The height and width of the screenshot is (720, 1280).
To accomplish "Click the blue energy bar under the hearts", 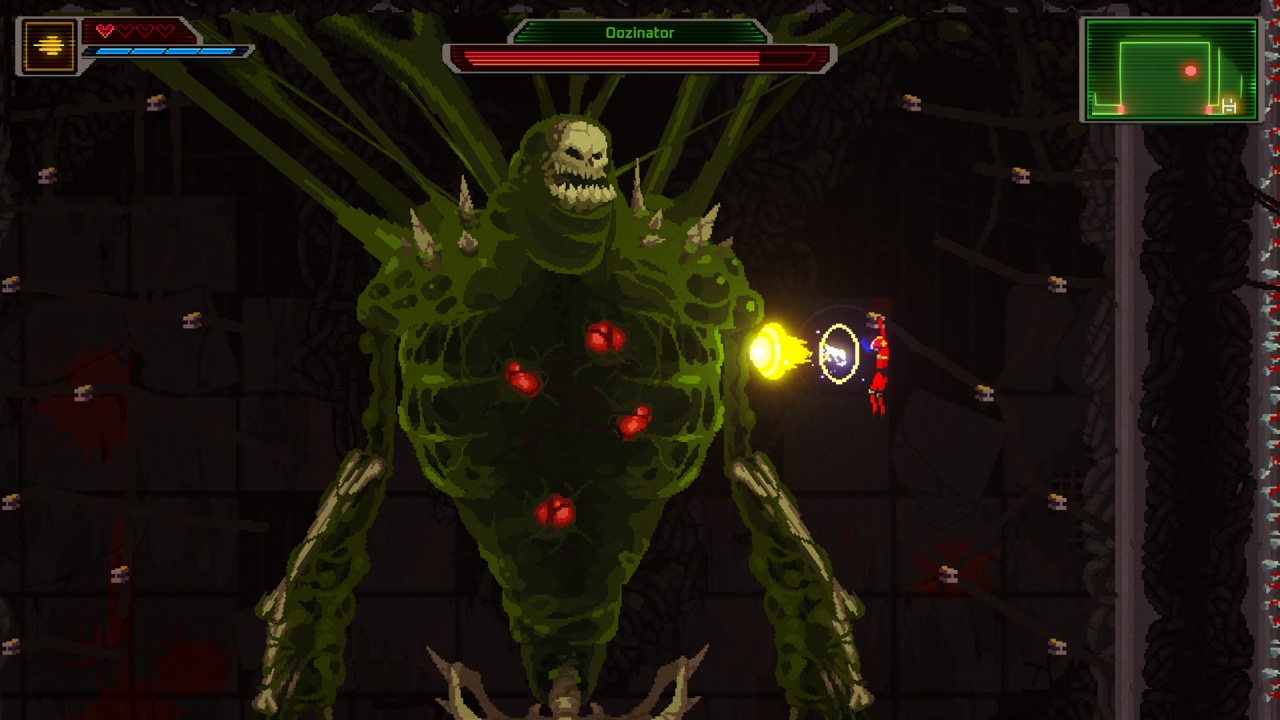I will point(162,51).
